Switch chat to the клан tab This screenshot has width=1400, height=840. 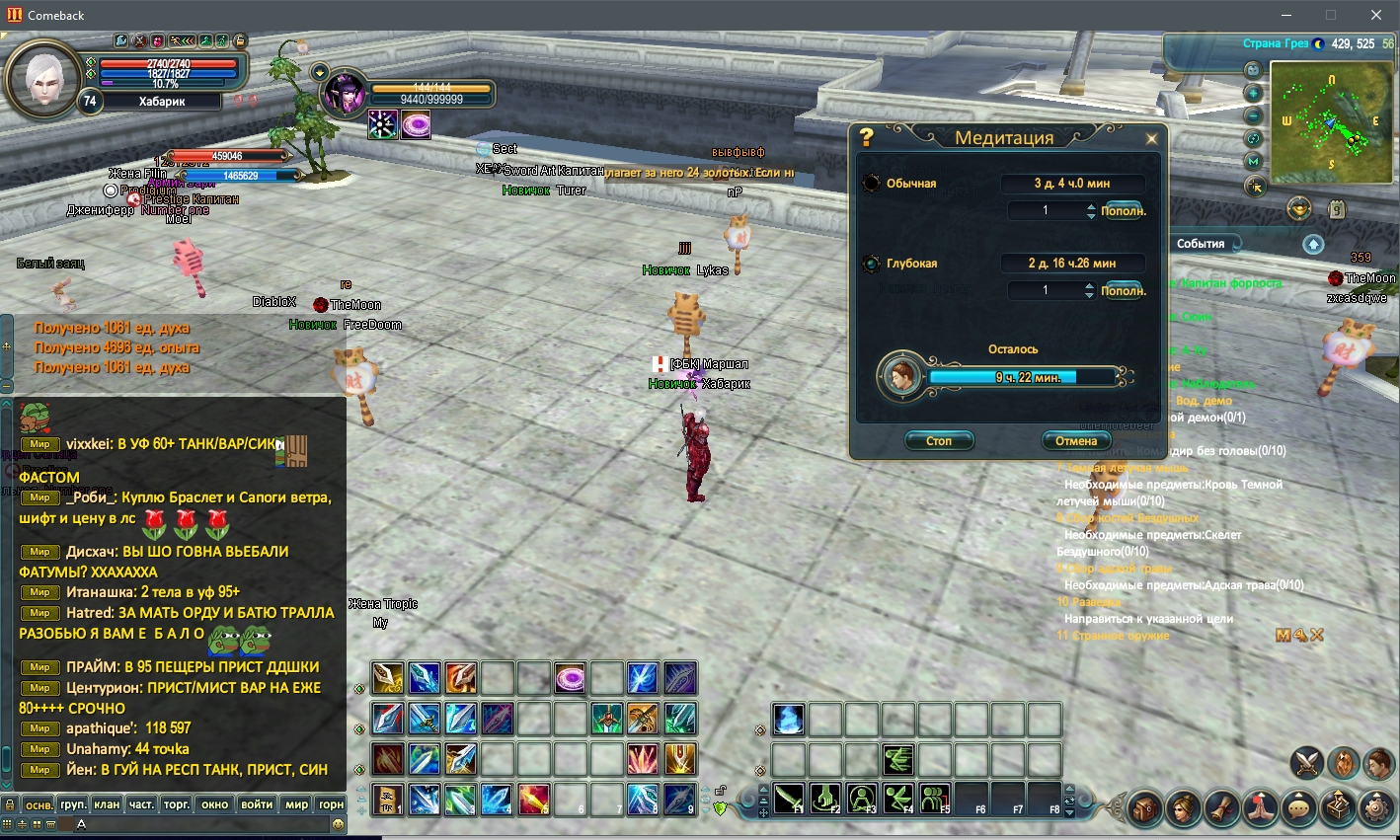[107, 804]
